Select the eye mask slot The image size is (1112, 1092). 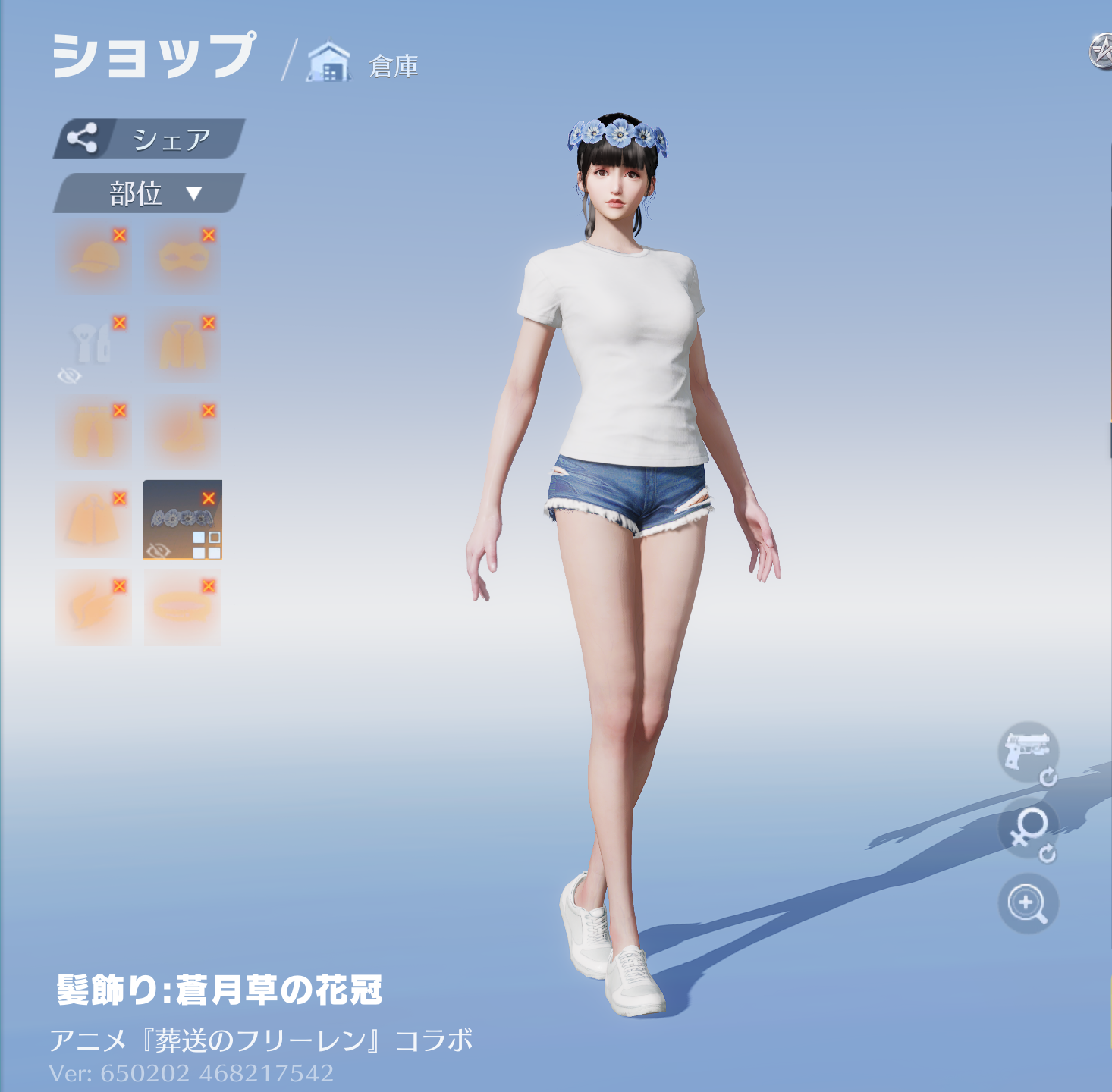point(182,257)
